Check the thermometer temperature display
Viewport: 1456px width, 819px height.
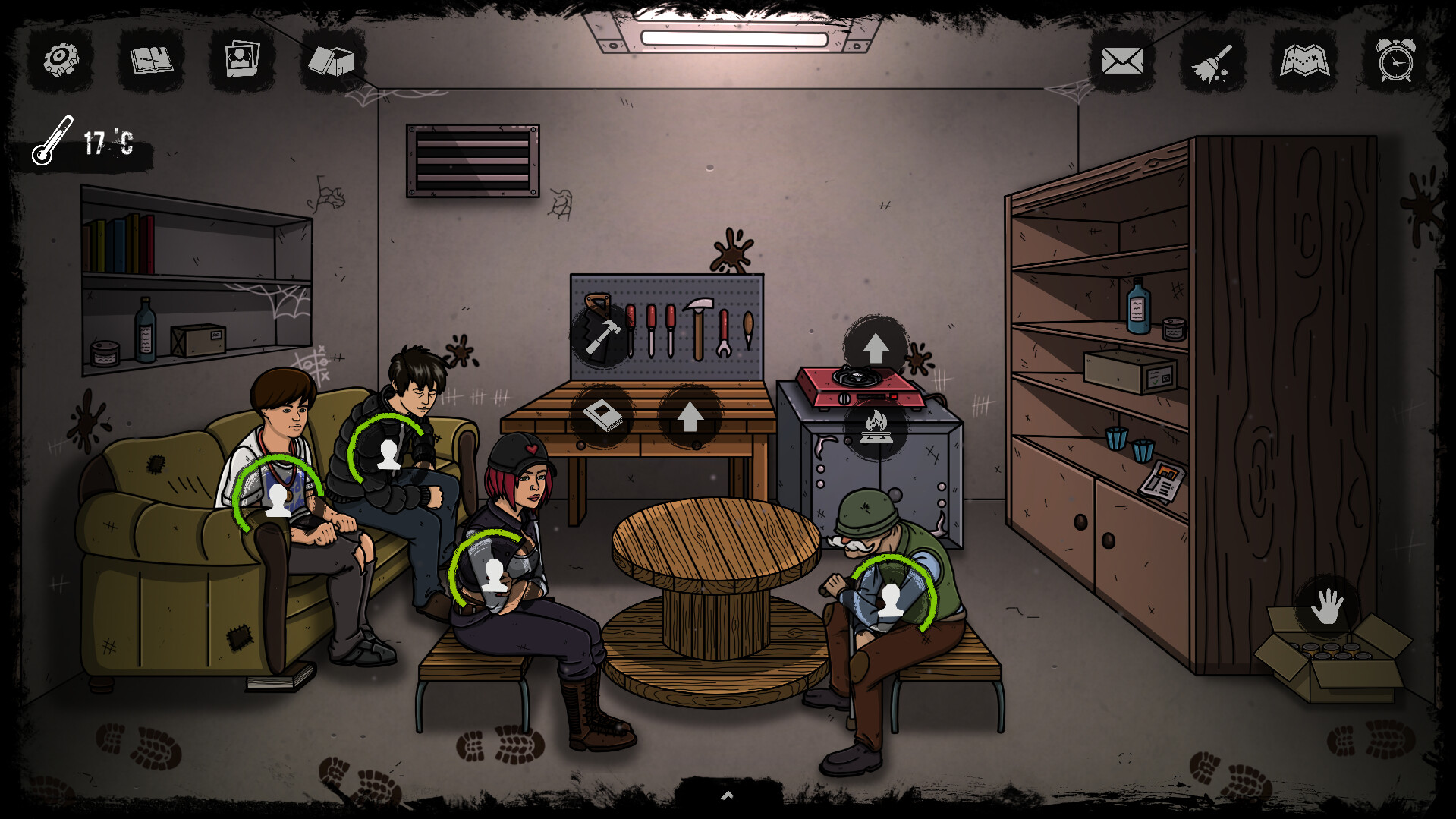click(x=83, y=140)
